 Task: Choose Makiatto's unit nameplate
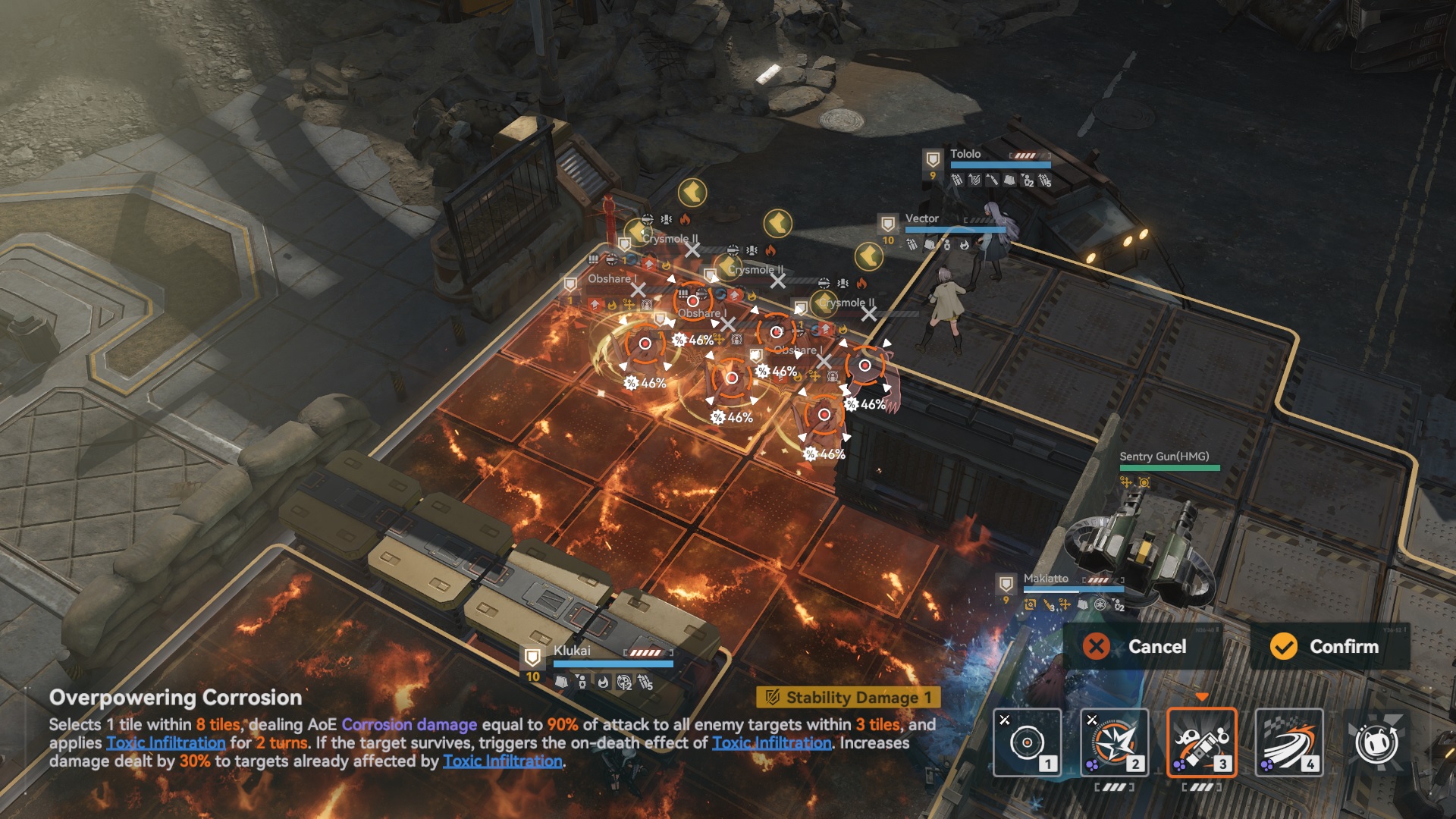point(1046,579)
